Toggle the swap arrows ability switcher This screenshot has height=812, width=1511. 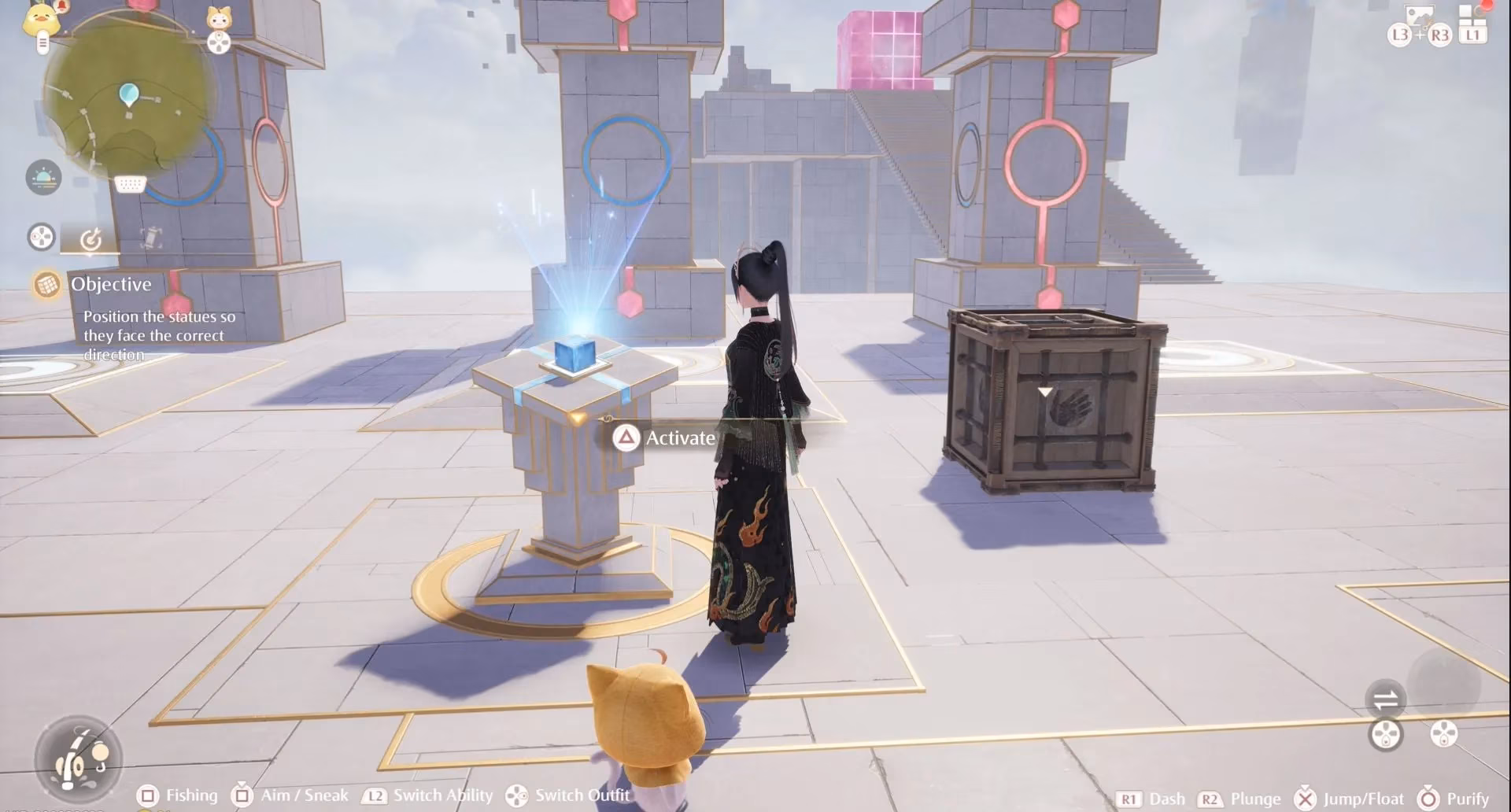click(x=1386, y=699)
